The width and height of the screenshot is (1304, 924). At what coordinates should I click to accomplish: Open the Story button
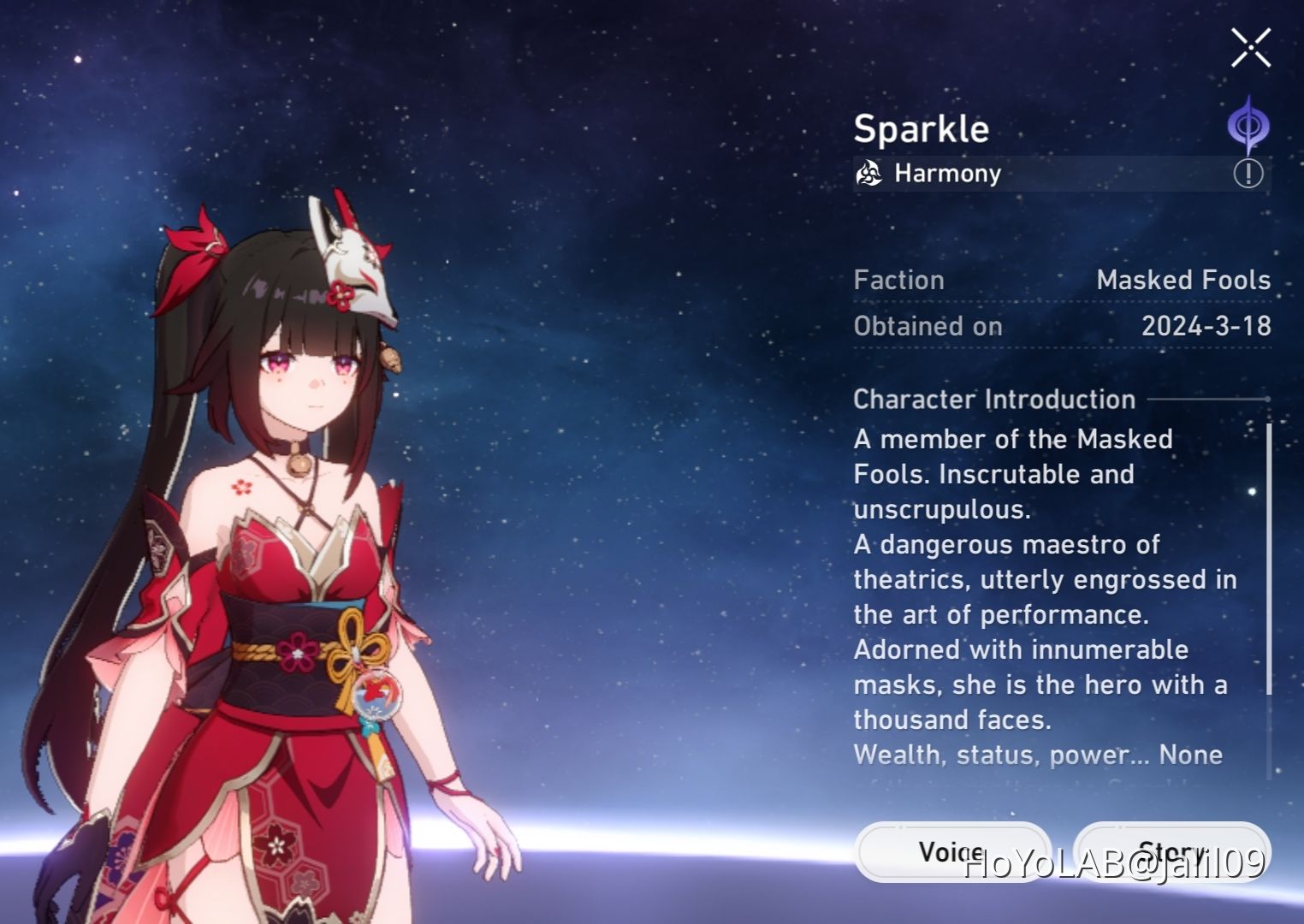[x=1172, y=852]
